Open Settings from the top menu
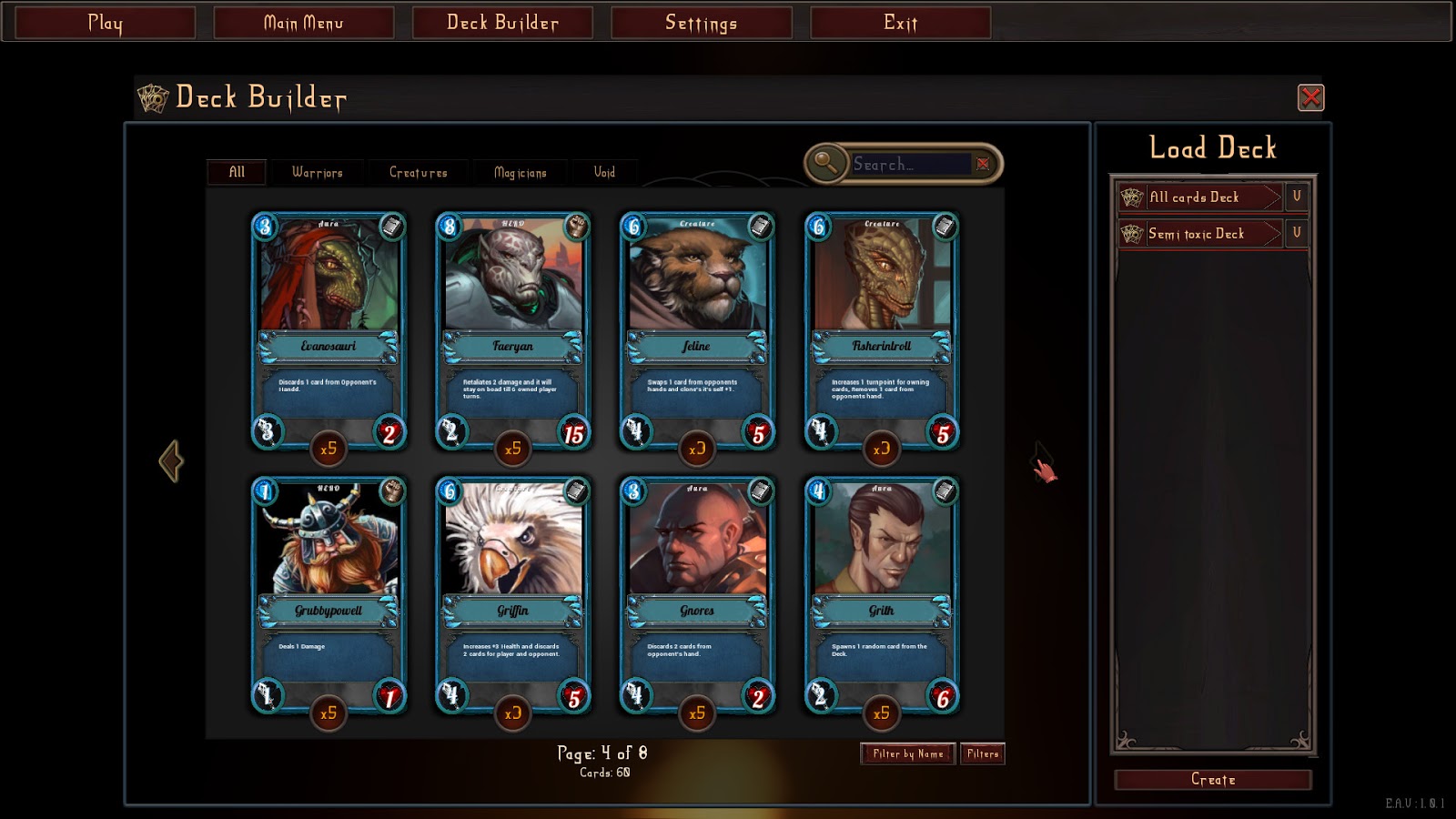The height and width of the screenshot is (819, 1456). pos(703,23)
